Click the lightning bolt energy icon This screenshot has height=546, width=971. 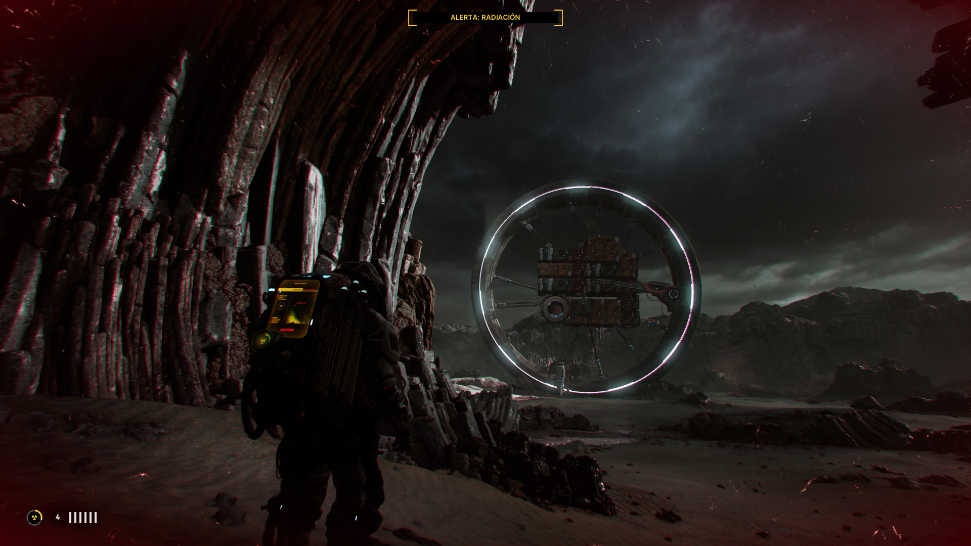point(57,517)
